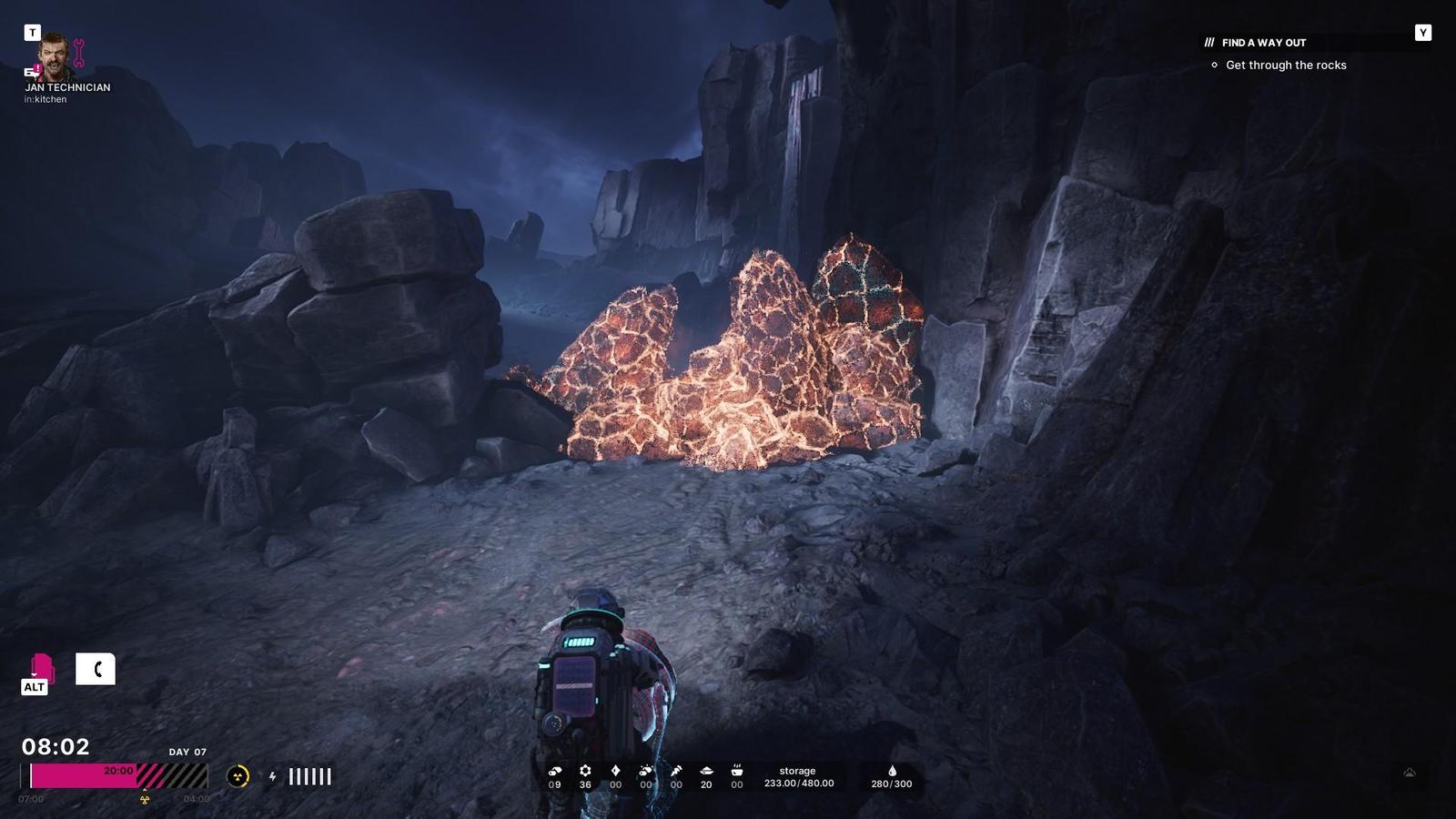Click the dish-shaped resource icon showing 20
Image resolution: width=1456 pixels, height=819 pixels.
(706, 771)
